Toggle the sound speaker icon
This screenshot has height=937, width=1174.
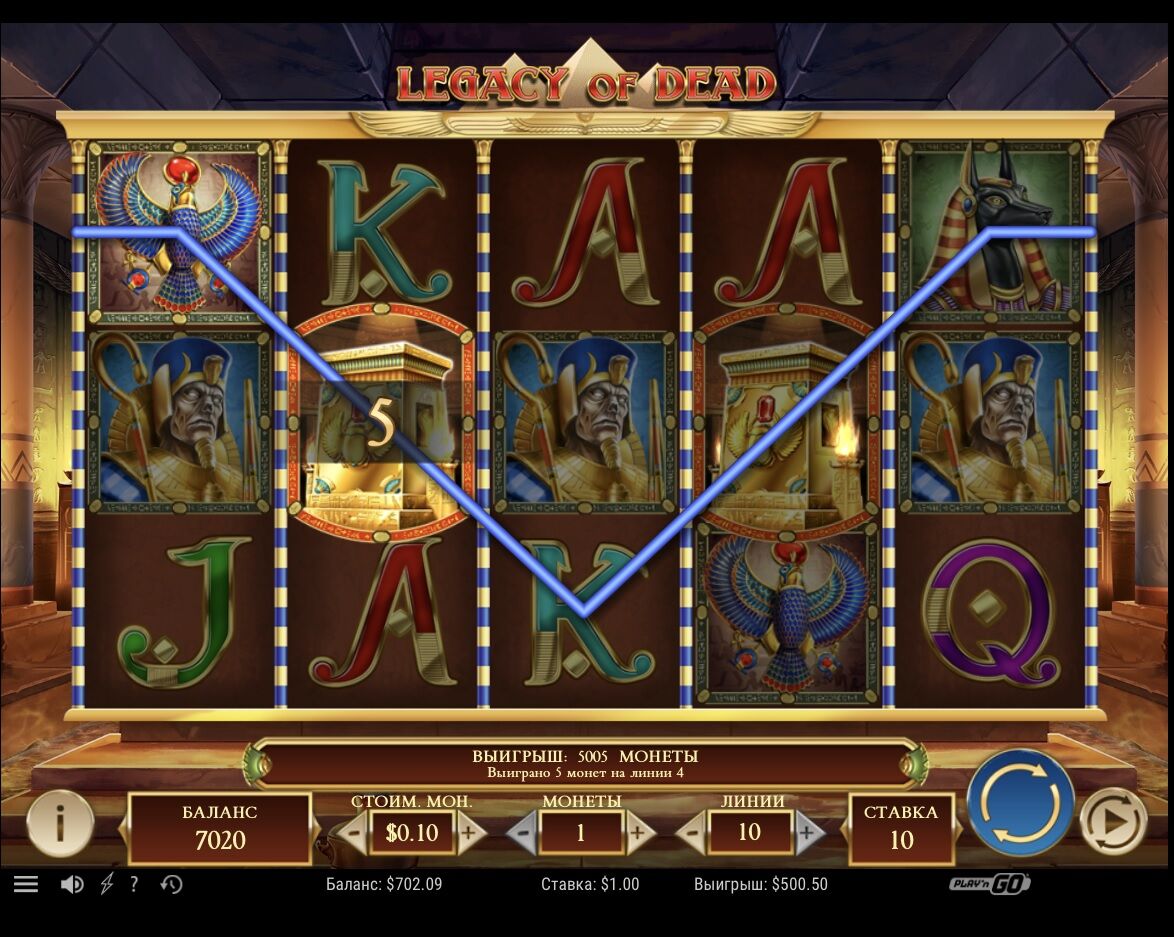(72, 884)
